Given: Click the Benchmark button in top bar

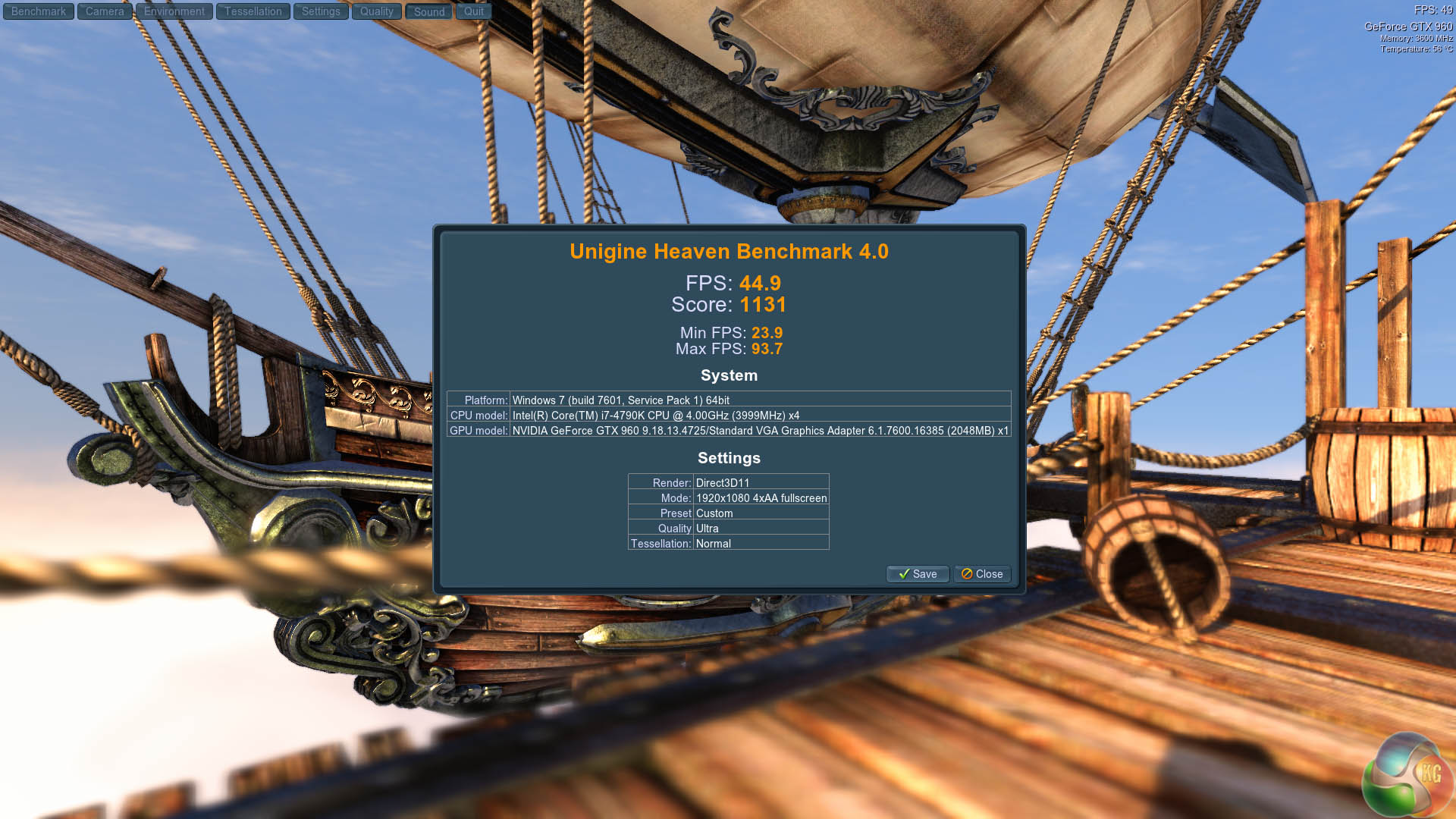Looking at the screenshot, I should [39, 11].
